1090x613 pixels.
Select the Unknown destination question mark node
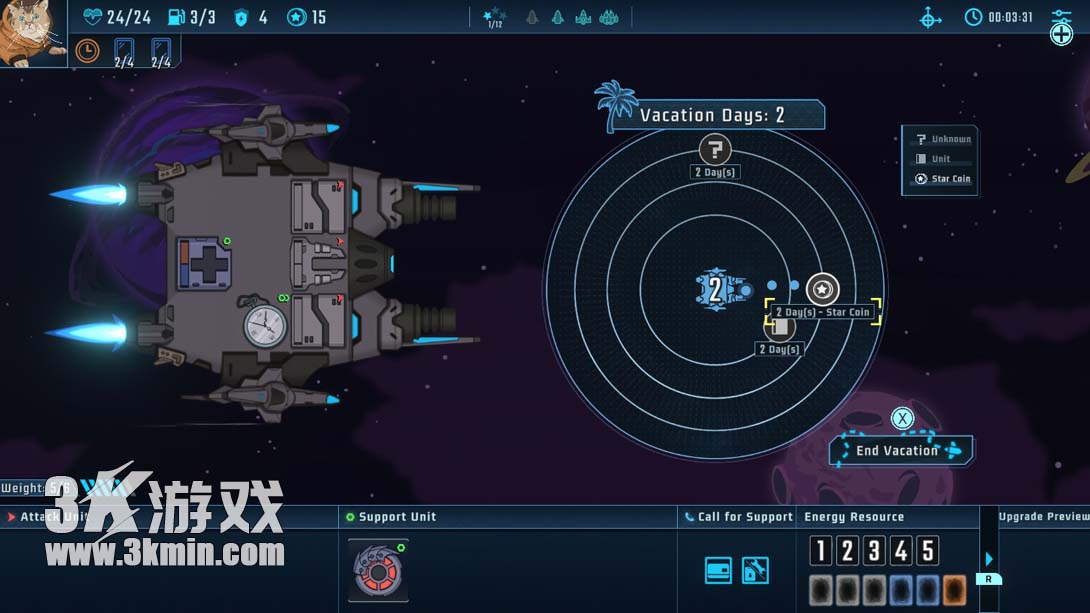click(714, 151)
